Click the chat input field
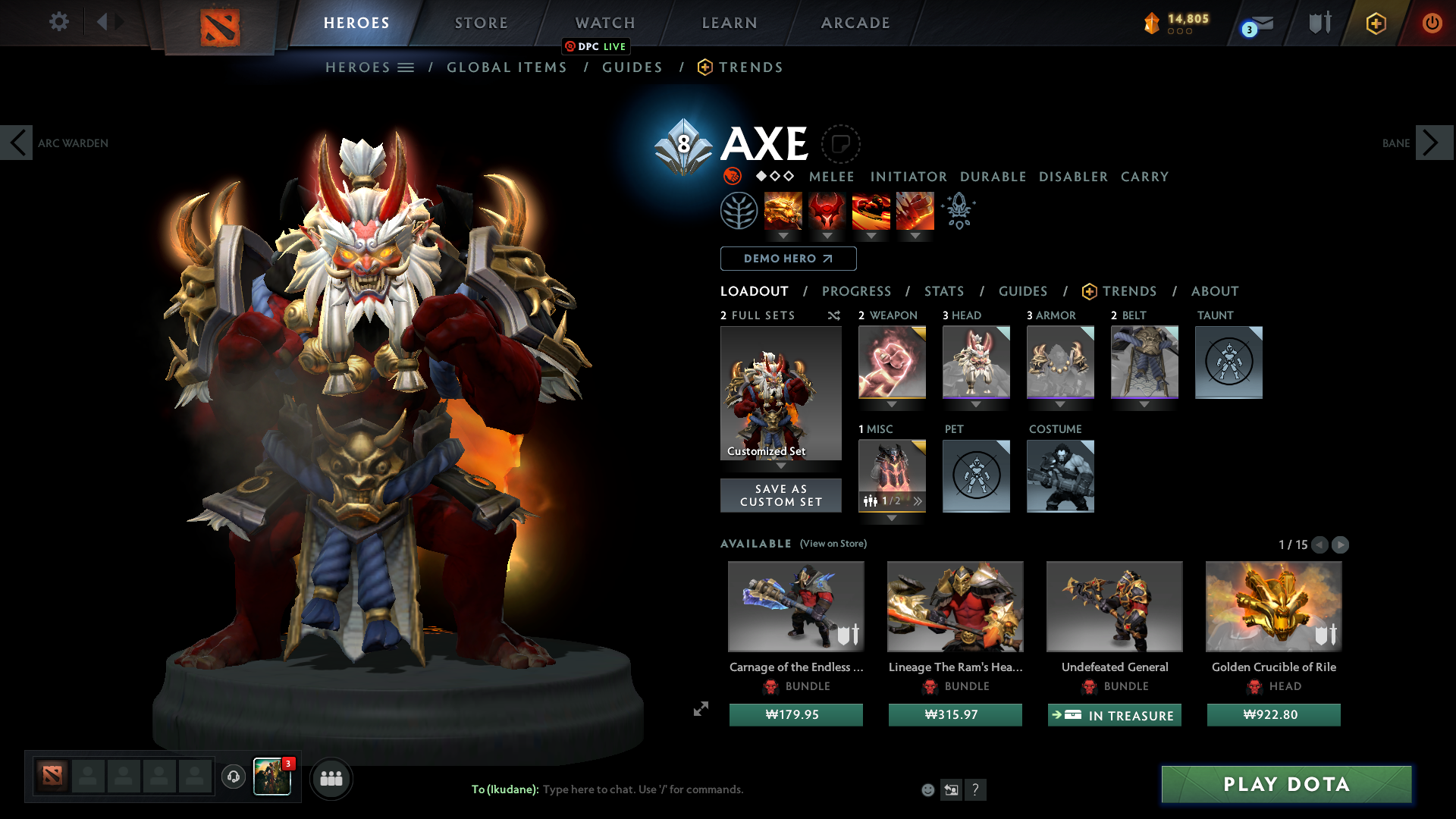The height and width of the screenshot is (819, 1456). tap(645, 789)
